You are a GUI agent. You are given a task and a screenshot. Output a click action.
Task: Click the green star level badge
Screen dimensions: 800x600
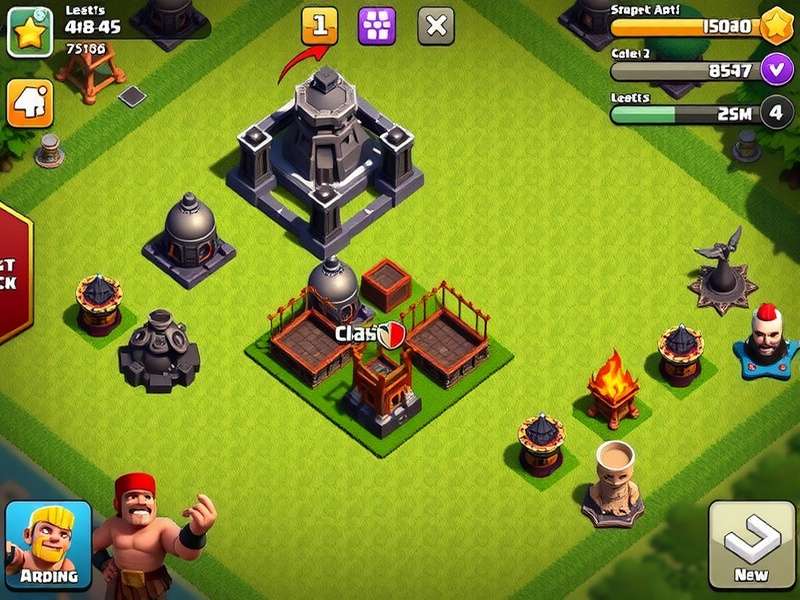pyautogui.click(x=30, y=30)
